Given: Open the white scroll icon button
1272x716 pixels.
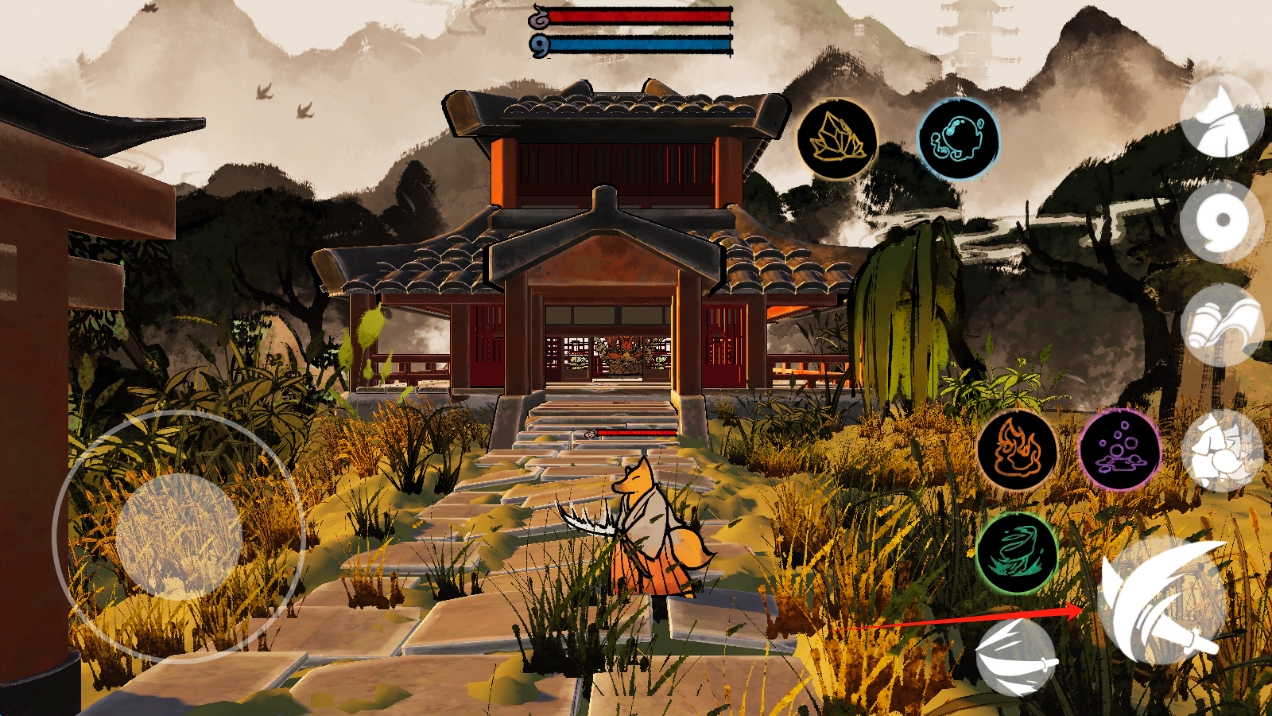Looking at the screenshot, I should pyautogui.click(x=1222, y=325).
